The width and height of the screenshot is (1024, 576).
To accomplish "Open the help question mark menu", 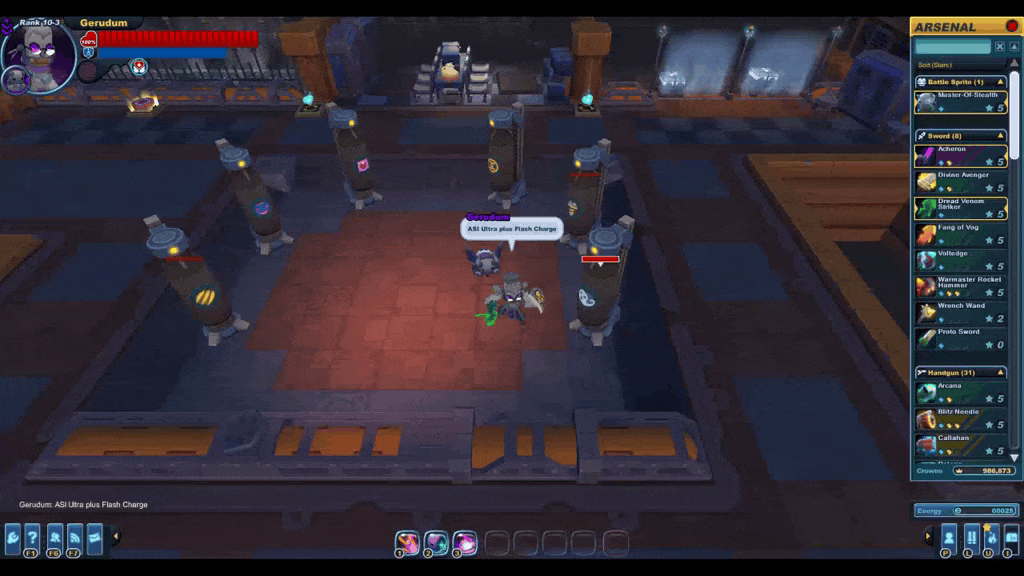I will pos(32,537).
